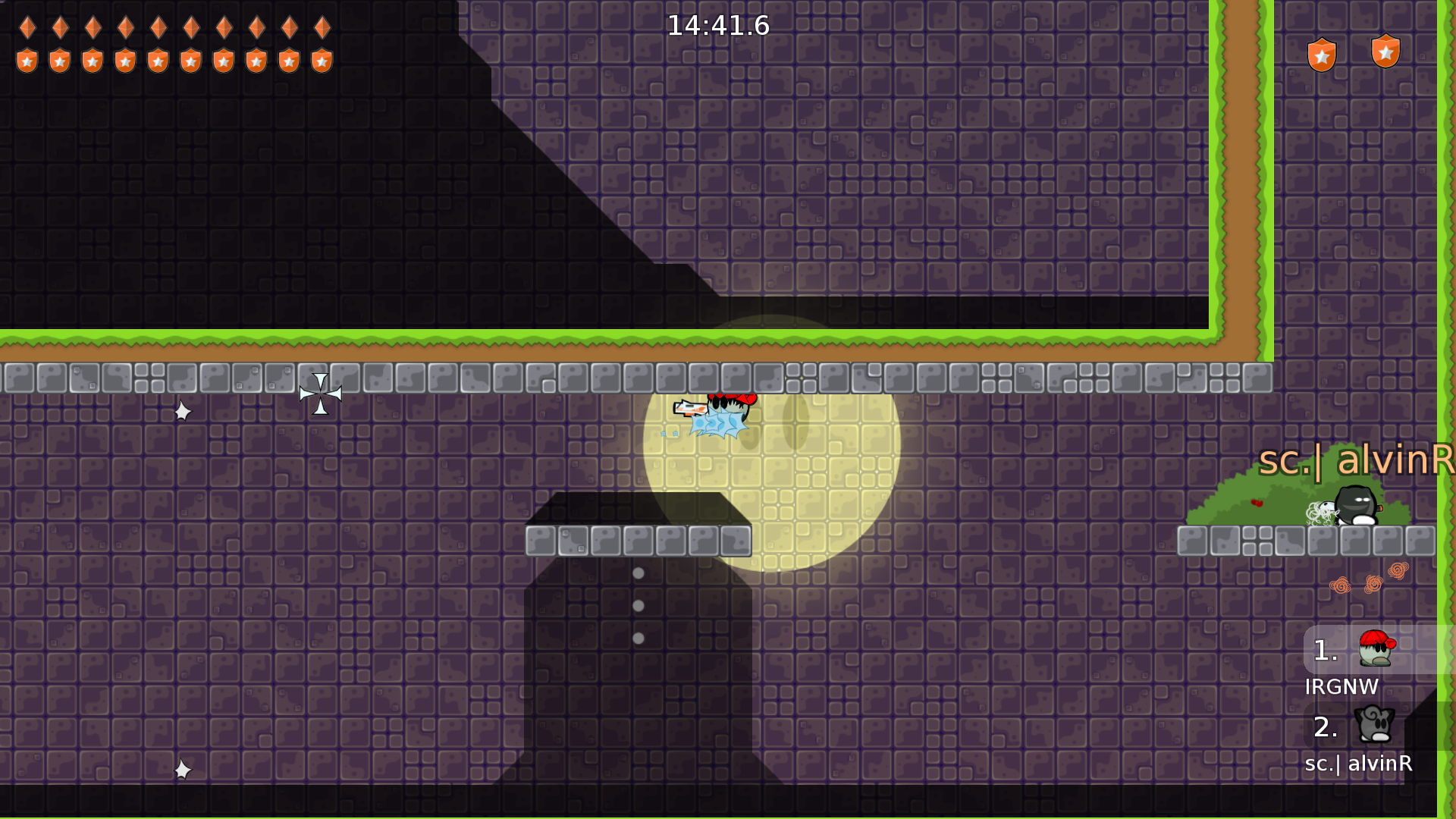Select the rightmost shield icon near screen top-right
The width and height of the screenshot is (1456, 819).
1385,50
